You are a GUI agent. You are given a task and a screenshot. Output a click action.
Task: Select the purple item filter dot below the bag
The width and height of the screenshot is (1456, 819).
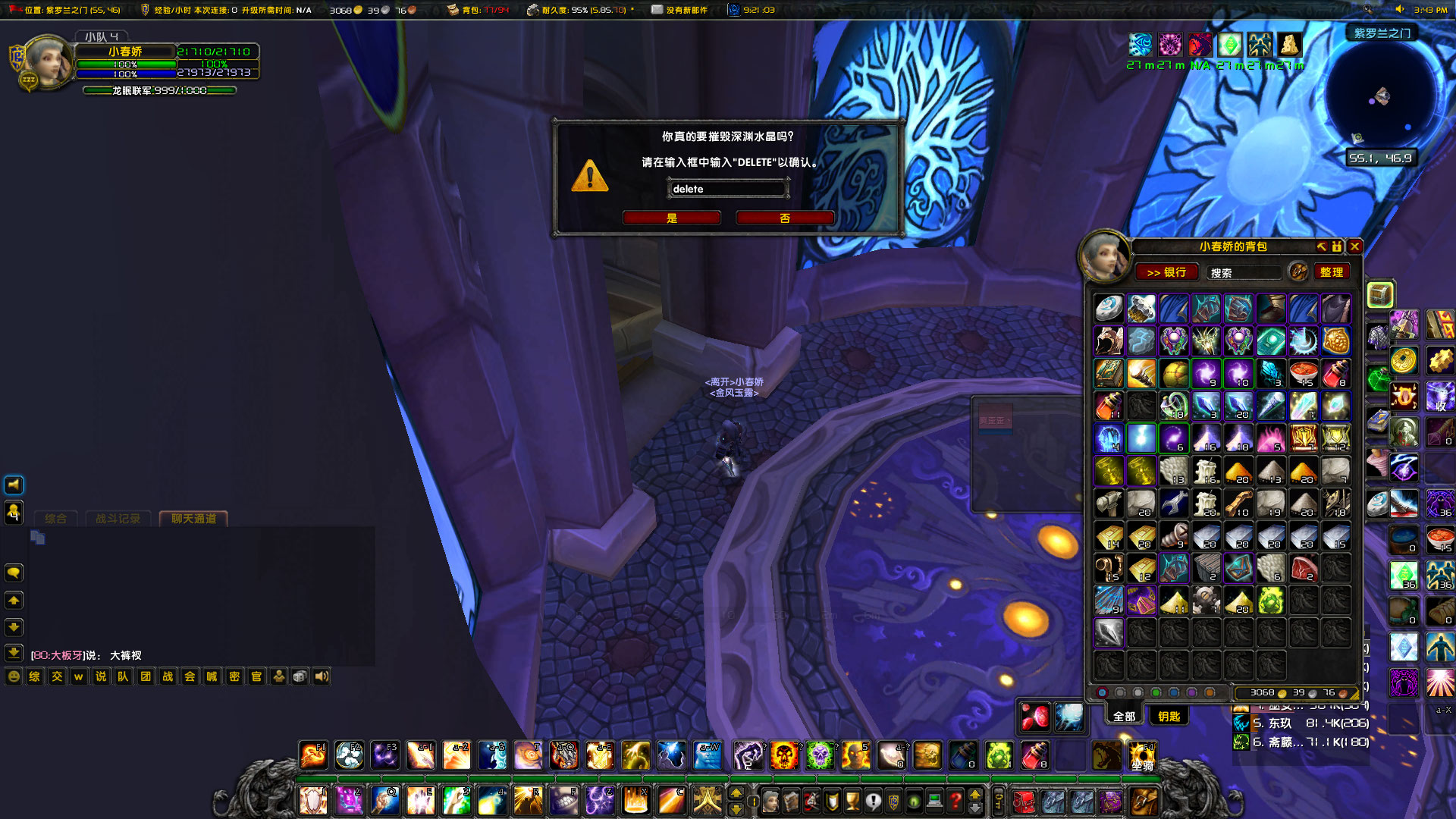1191,692
